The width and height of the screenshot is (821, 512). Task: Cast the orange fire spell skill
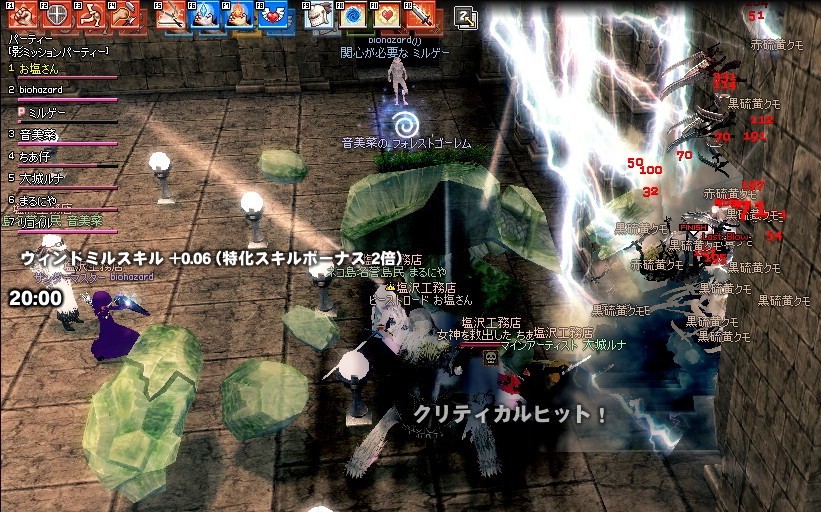tap(238, 16)
